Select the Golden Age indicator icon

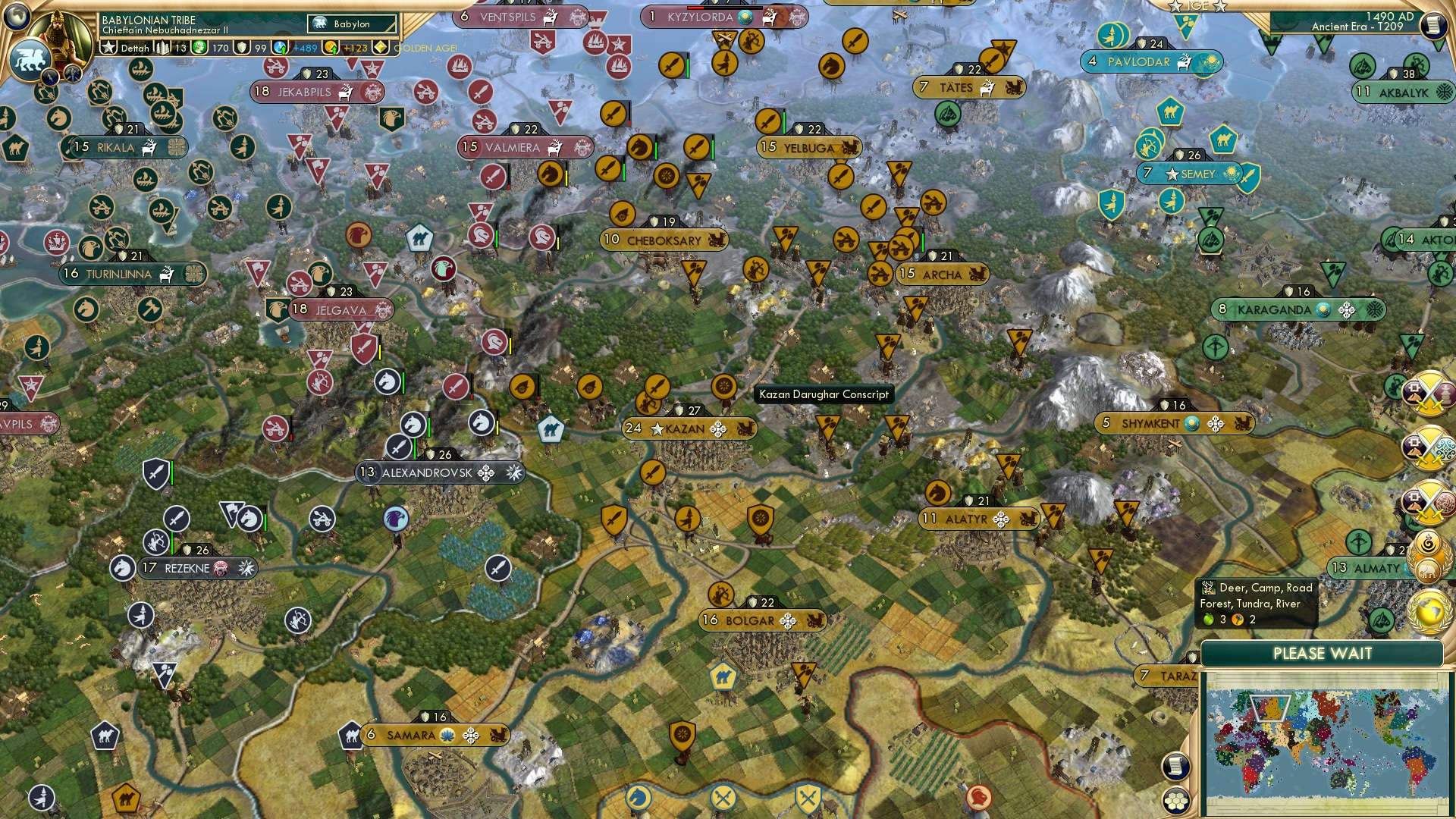(x=381, y=47)
